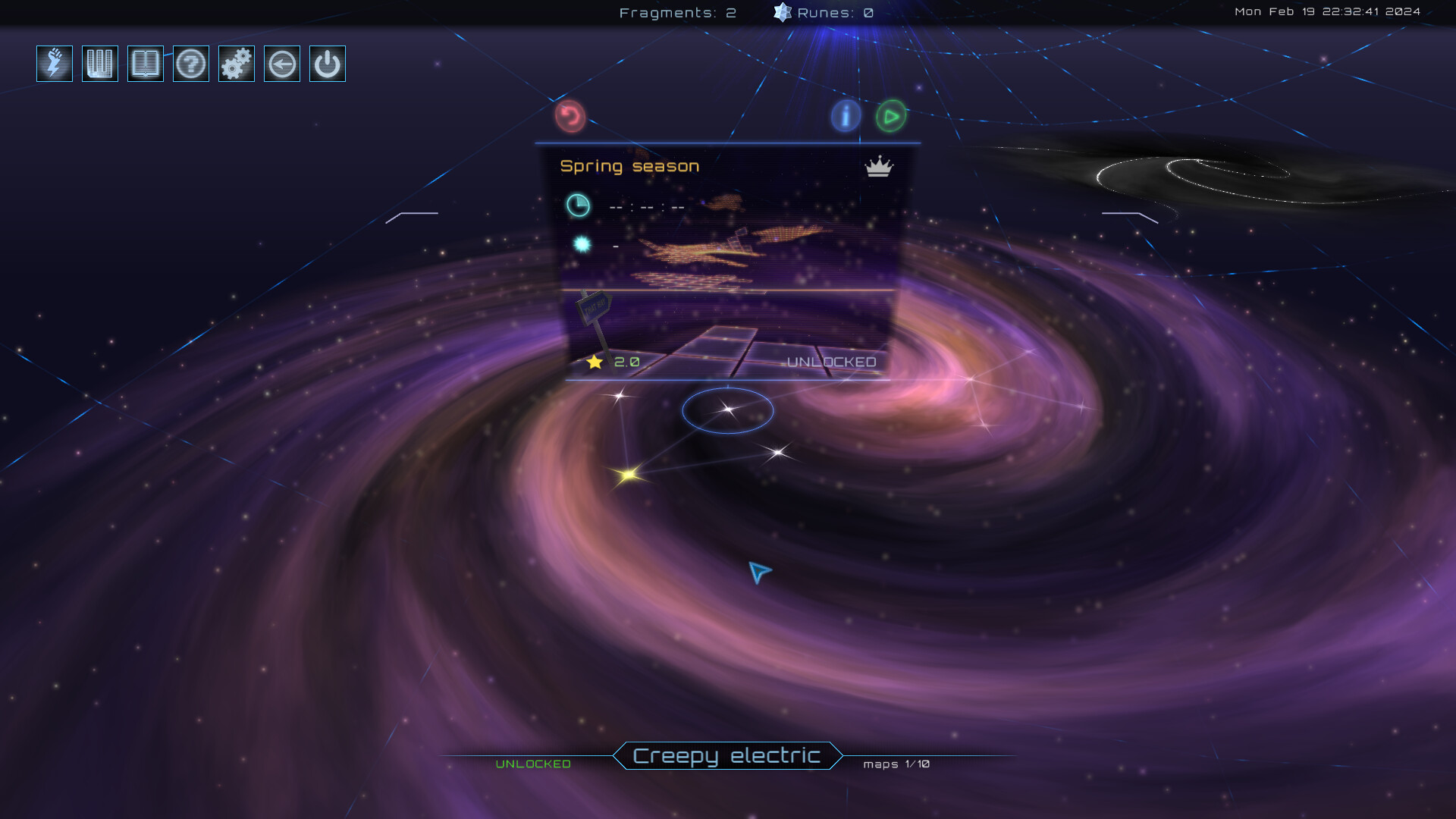
Task: Click the power off icon
Action: pyautogui.click(x=327, y=64)
